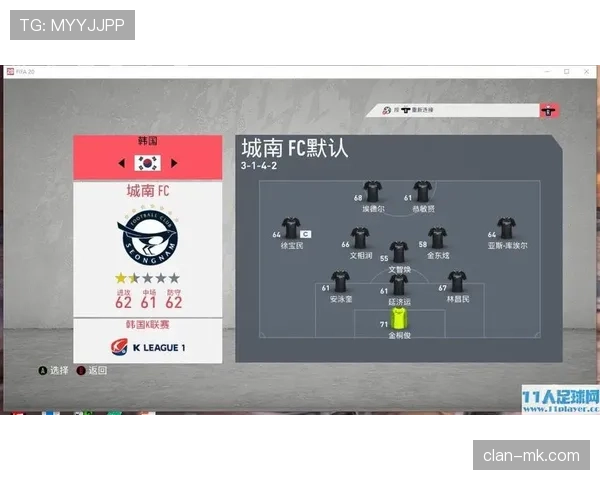Image resolution: width=600 pixels, height=480 pixels.
Task: Choose the central midfielder rated 55
Action: [x=399, y=252]
